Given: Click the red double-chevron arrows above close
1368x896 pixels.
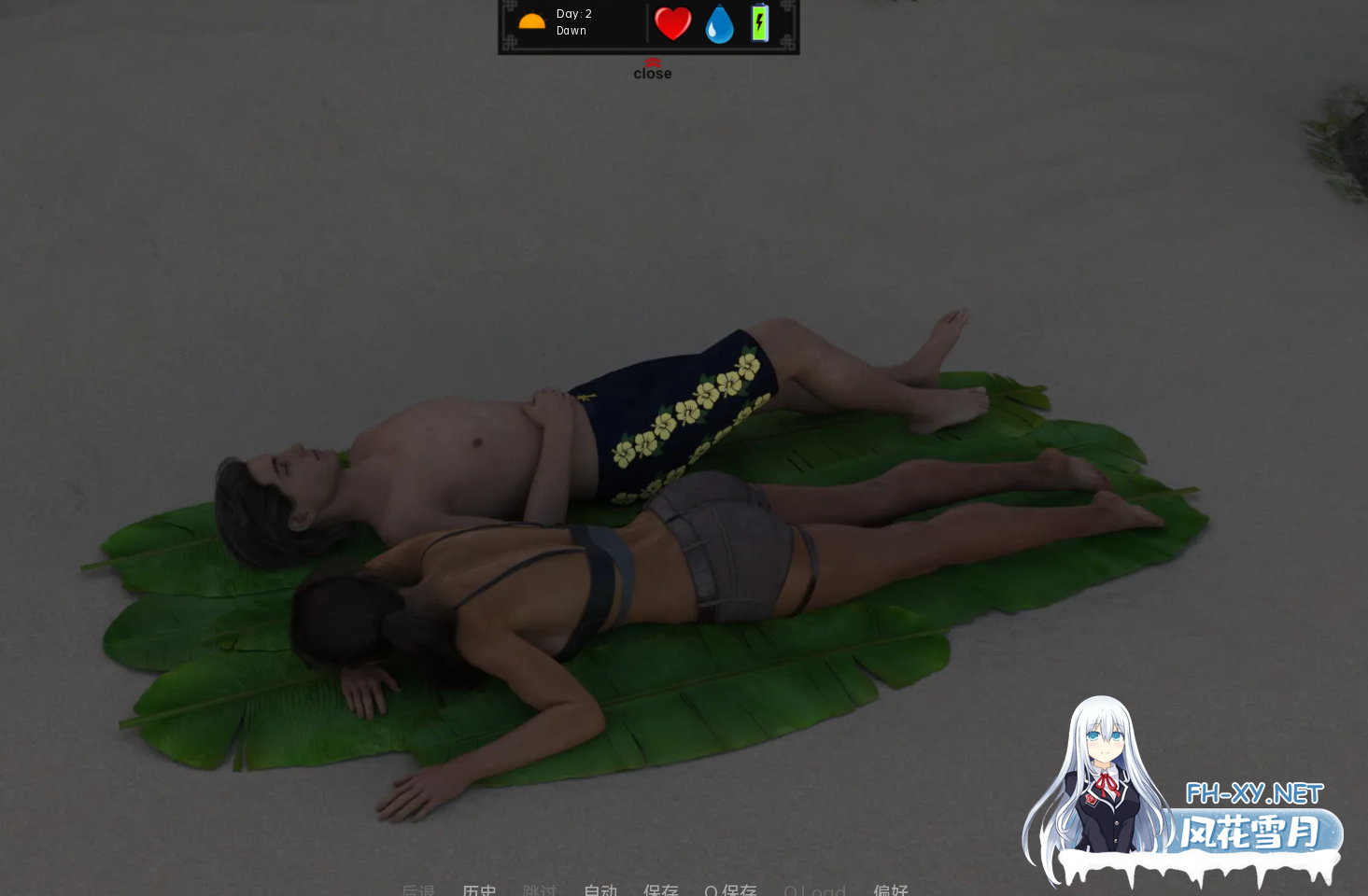Looking at the screenshot, I should click(652, 61).
